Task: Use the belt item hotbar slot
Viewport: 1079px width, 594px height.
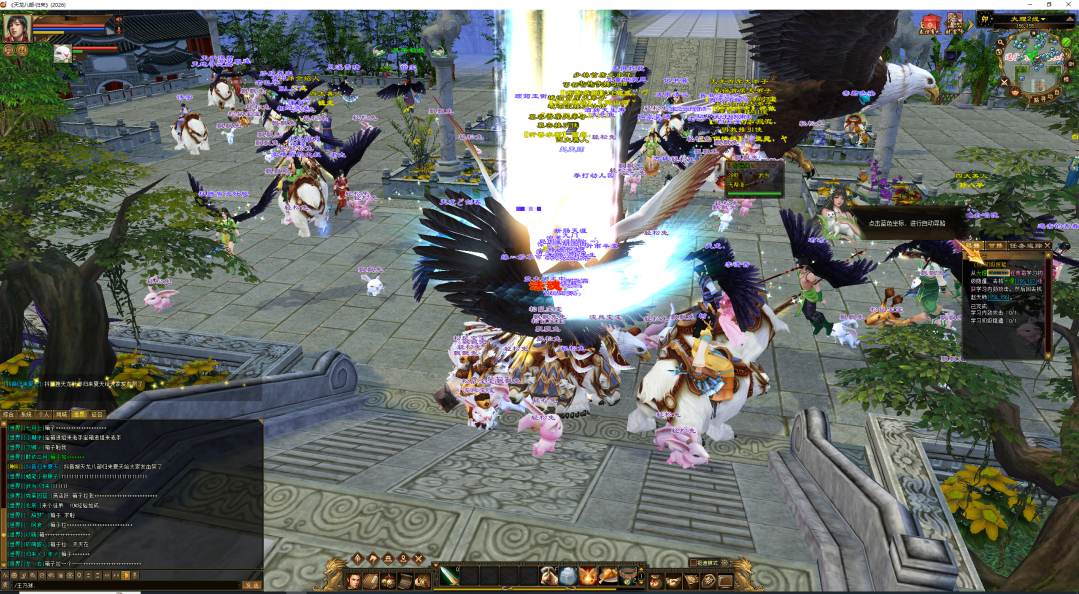Action: 628,576
